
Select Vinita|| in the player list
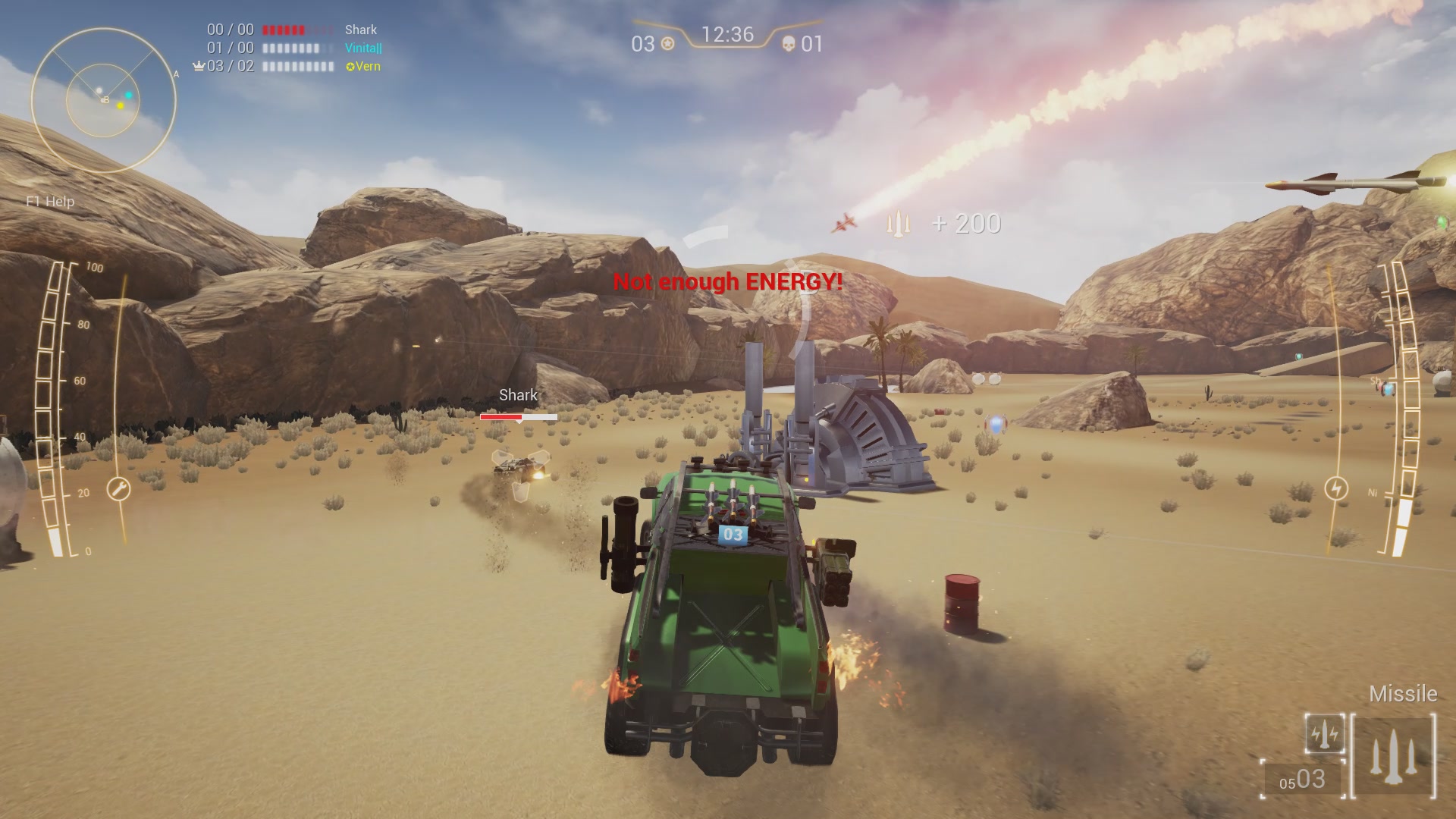click(362, 49)
